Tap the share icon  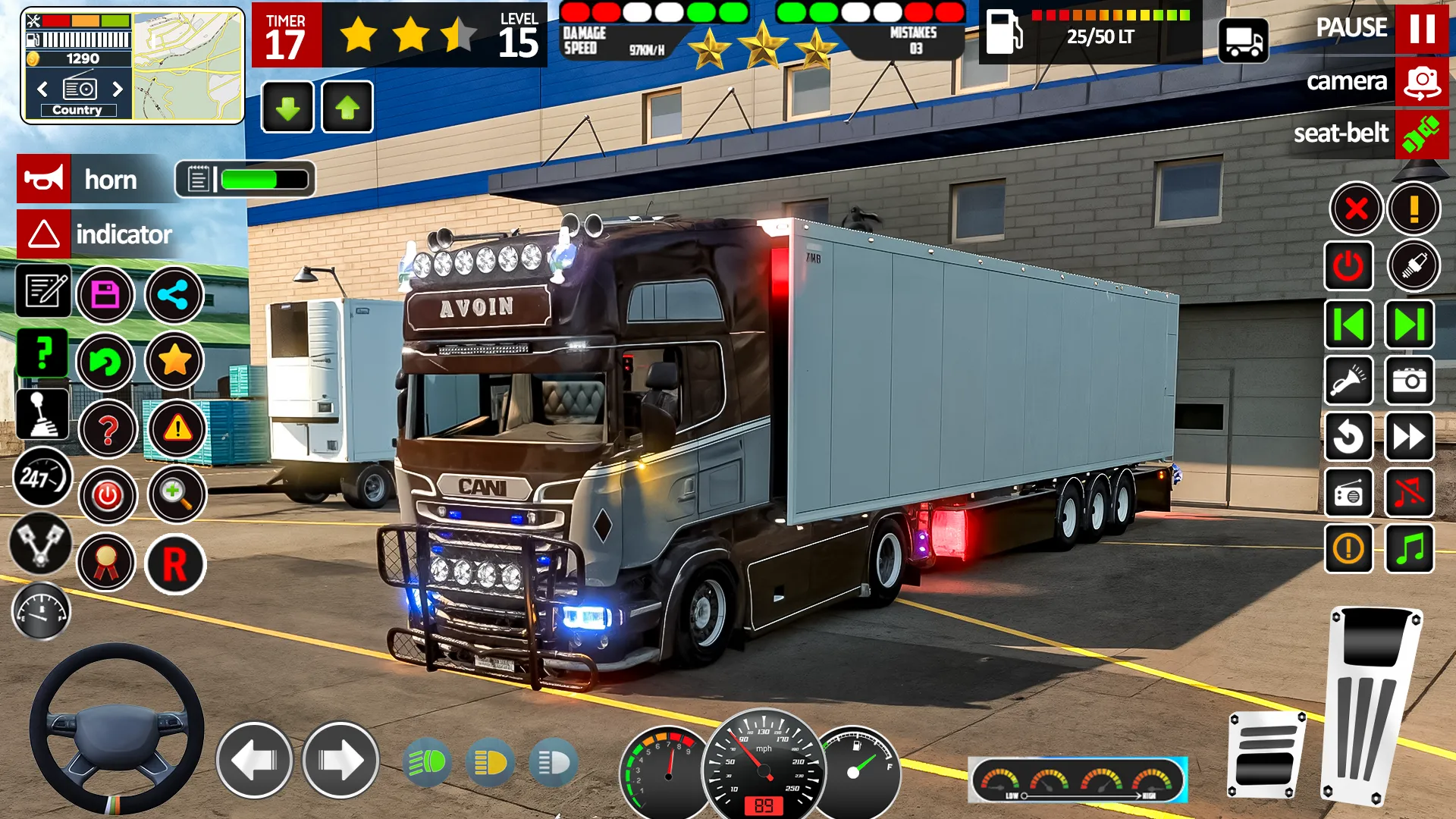[173, 294]
